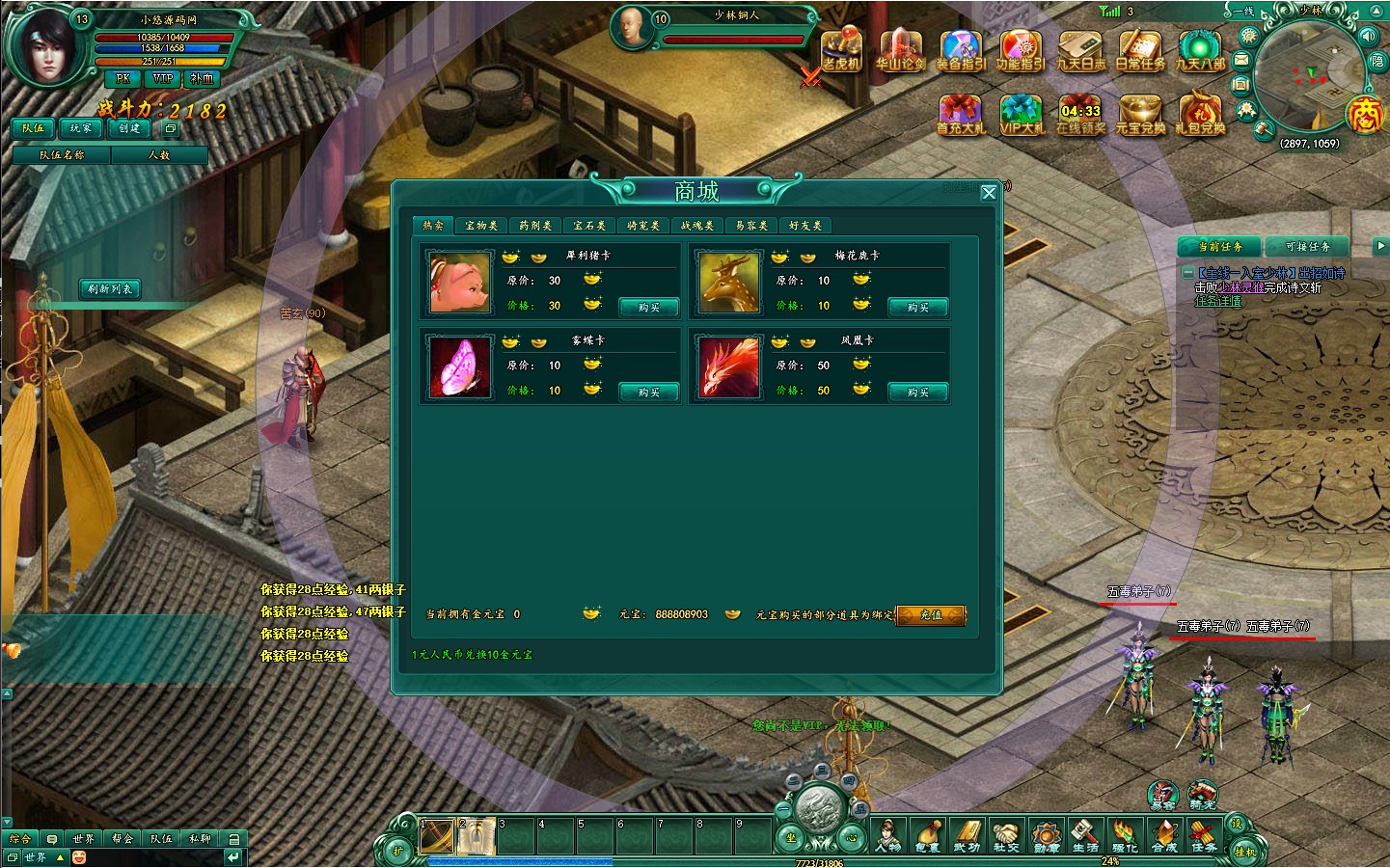Viewport: 1390px width, 868px height.
Task: Switch to the 宝物类 shop tab
Action: click(481, 226)
